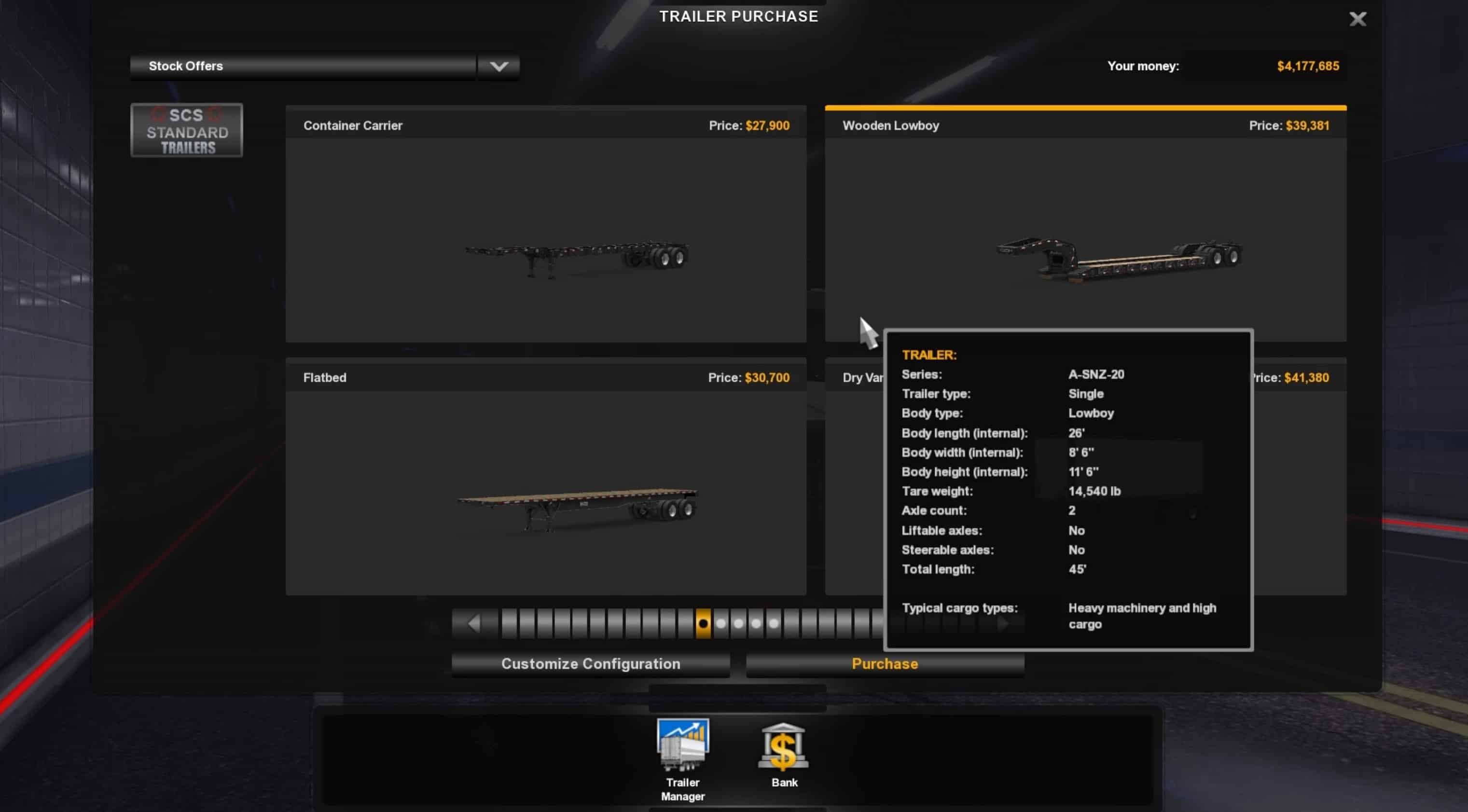1468x812 pixels.
Task: Close the Trailer Purchase window
Action: [x=1357, y=19]
